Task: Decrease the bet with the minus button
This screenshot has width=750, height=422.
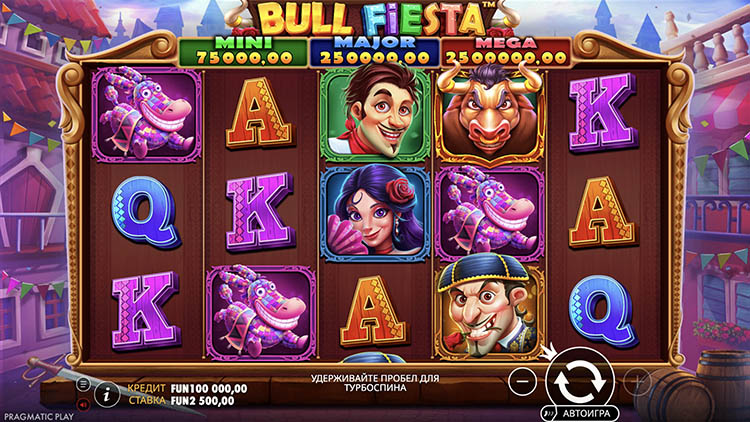Action: point(522,381)
